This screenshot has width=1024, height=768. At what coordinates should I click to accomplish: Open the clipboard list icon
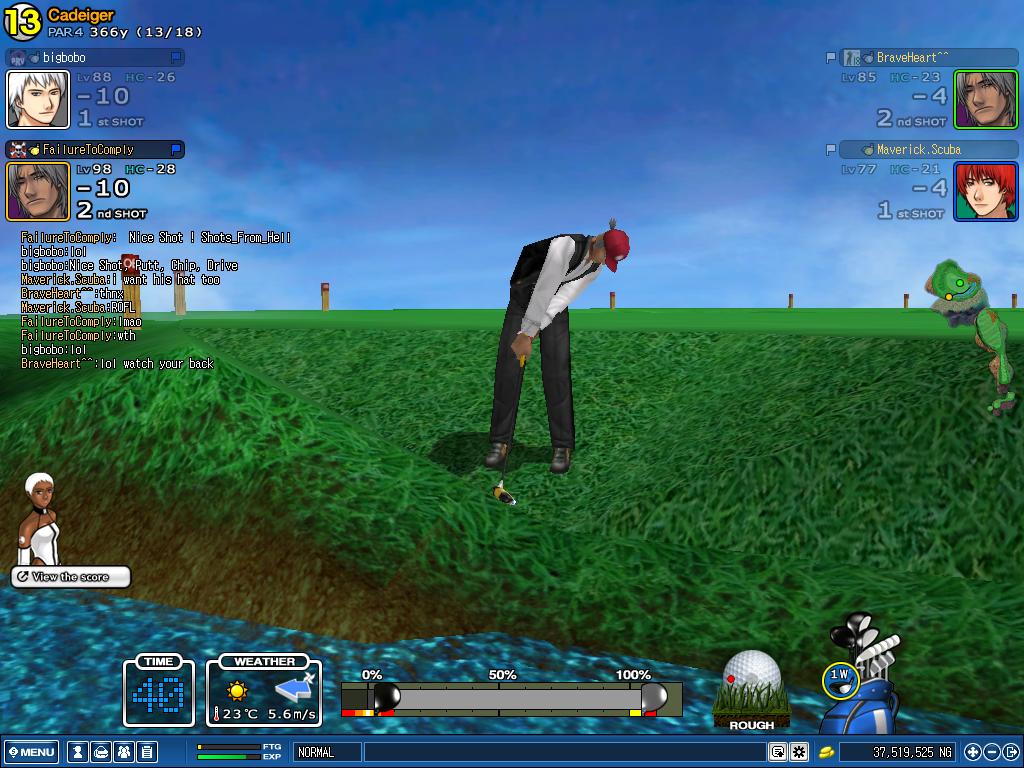click(147, 752)
